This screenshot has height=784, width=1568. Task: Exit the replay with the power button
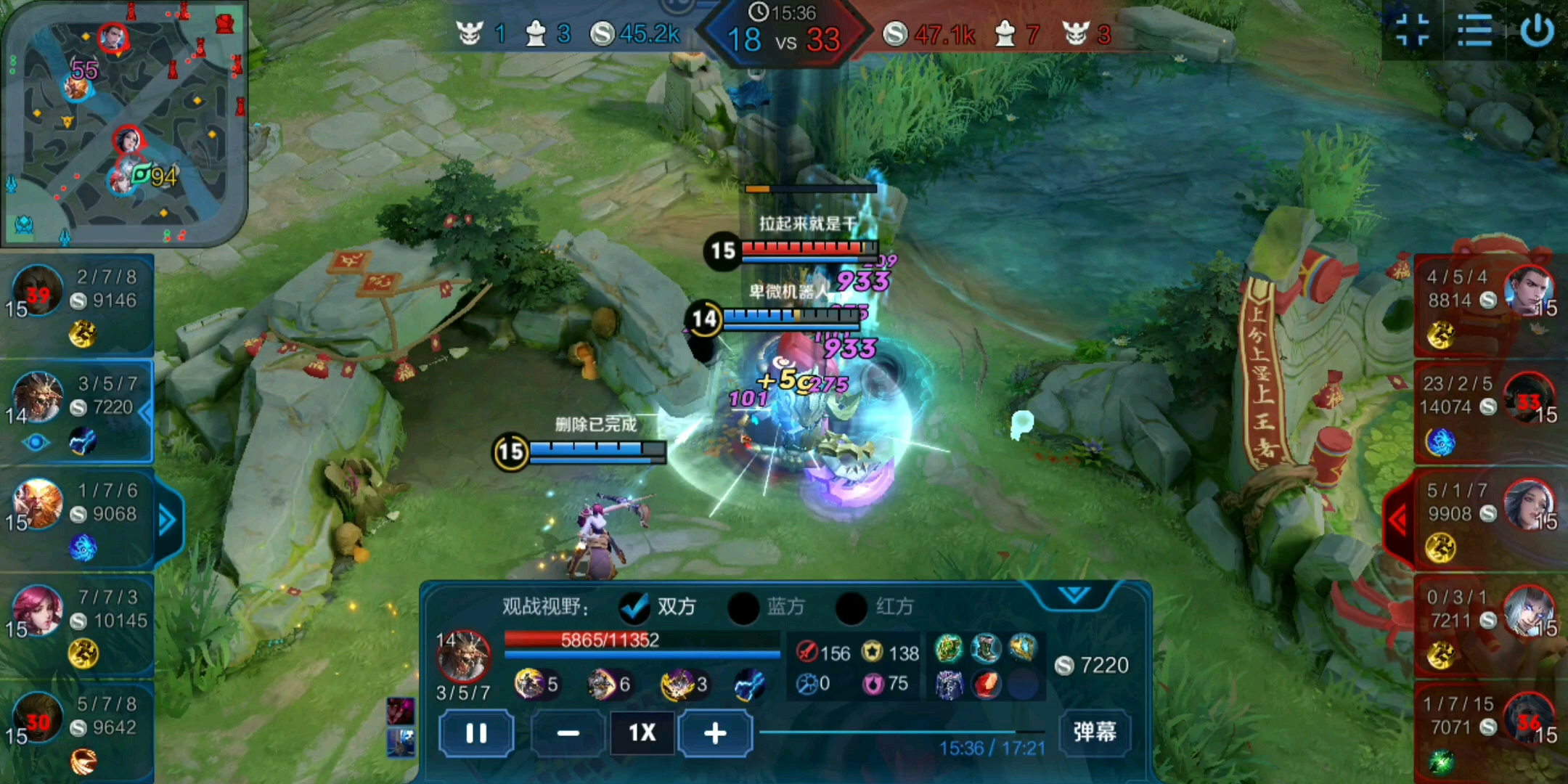point(1537,31)
